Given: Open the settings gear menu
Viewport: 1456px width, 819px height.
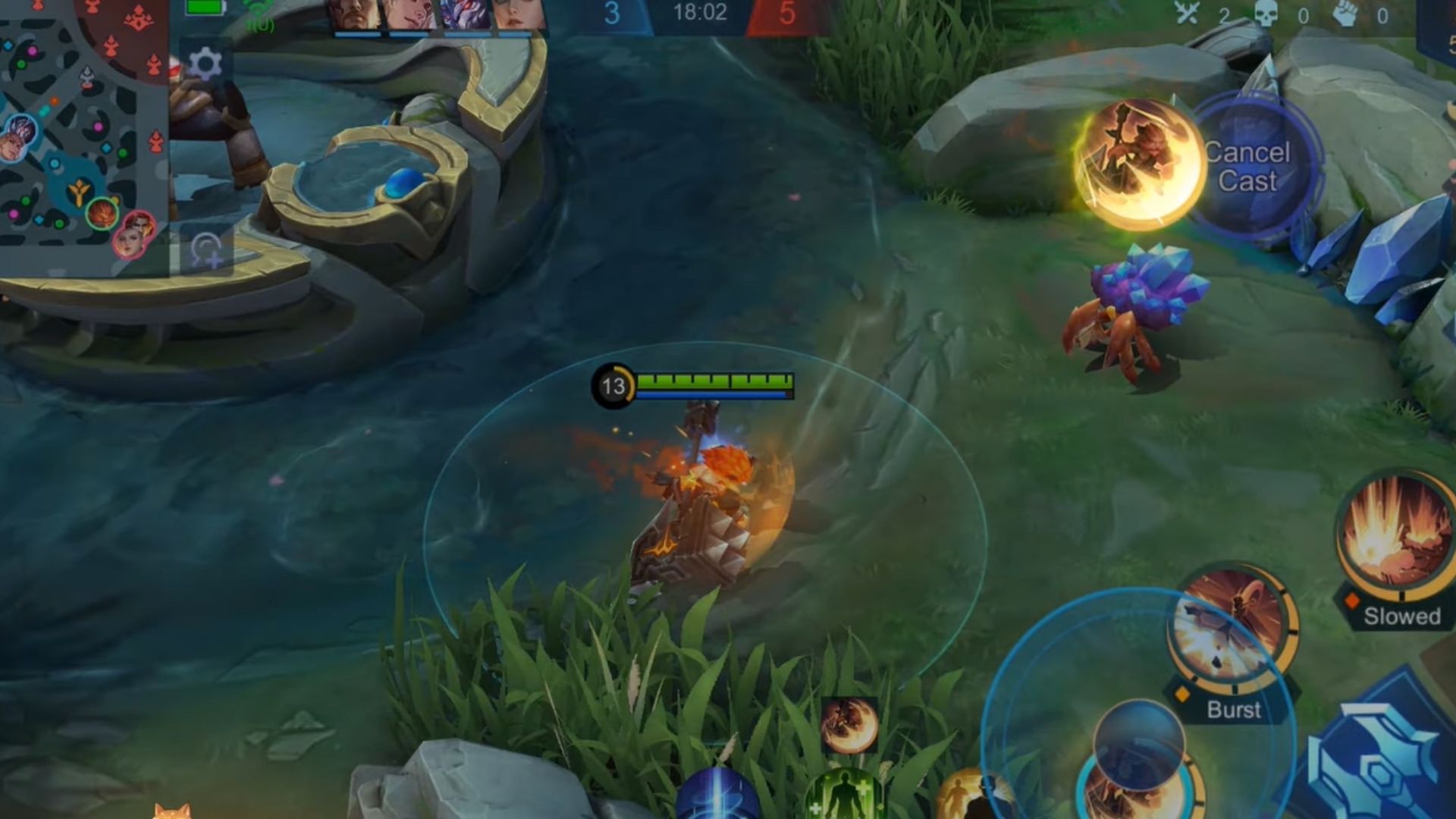Looking at the screenshot, I should (x=204, y=64).
